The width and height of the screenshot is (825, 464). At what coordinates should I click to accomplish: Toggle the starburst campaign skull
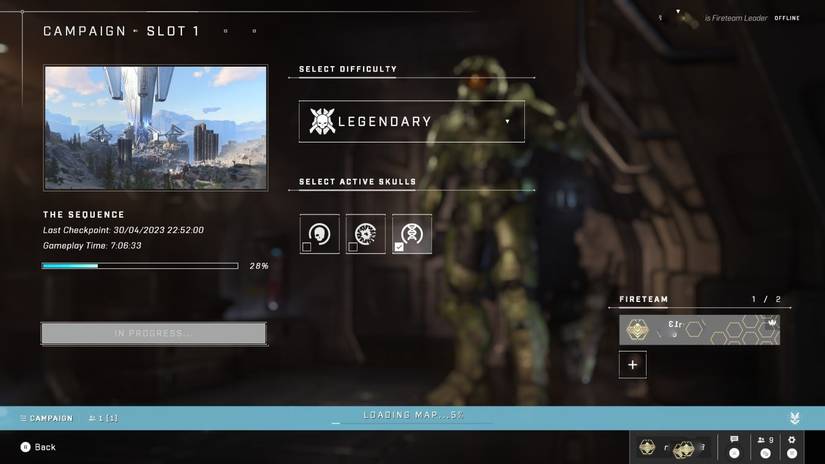(366, 234)
